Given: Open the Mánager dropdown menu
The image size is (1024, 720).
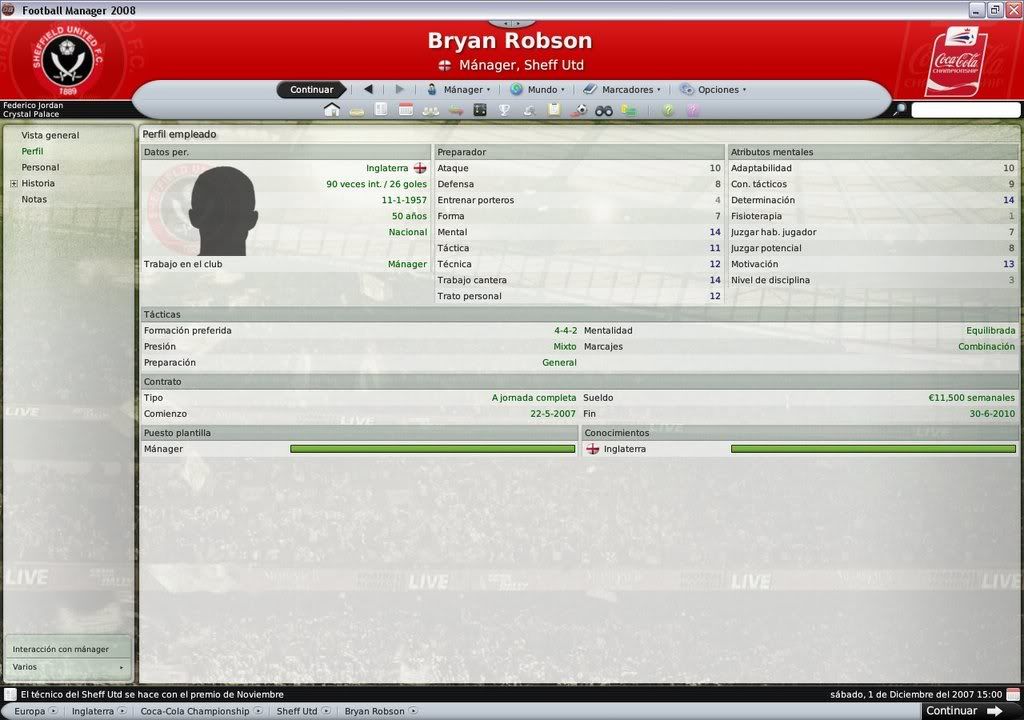Looking at the screenshot, I should point(458,90).
